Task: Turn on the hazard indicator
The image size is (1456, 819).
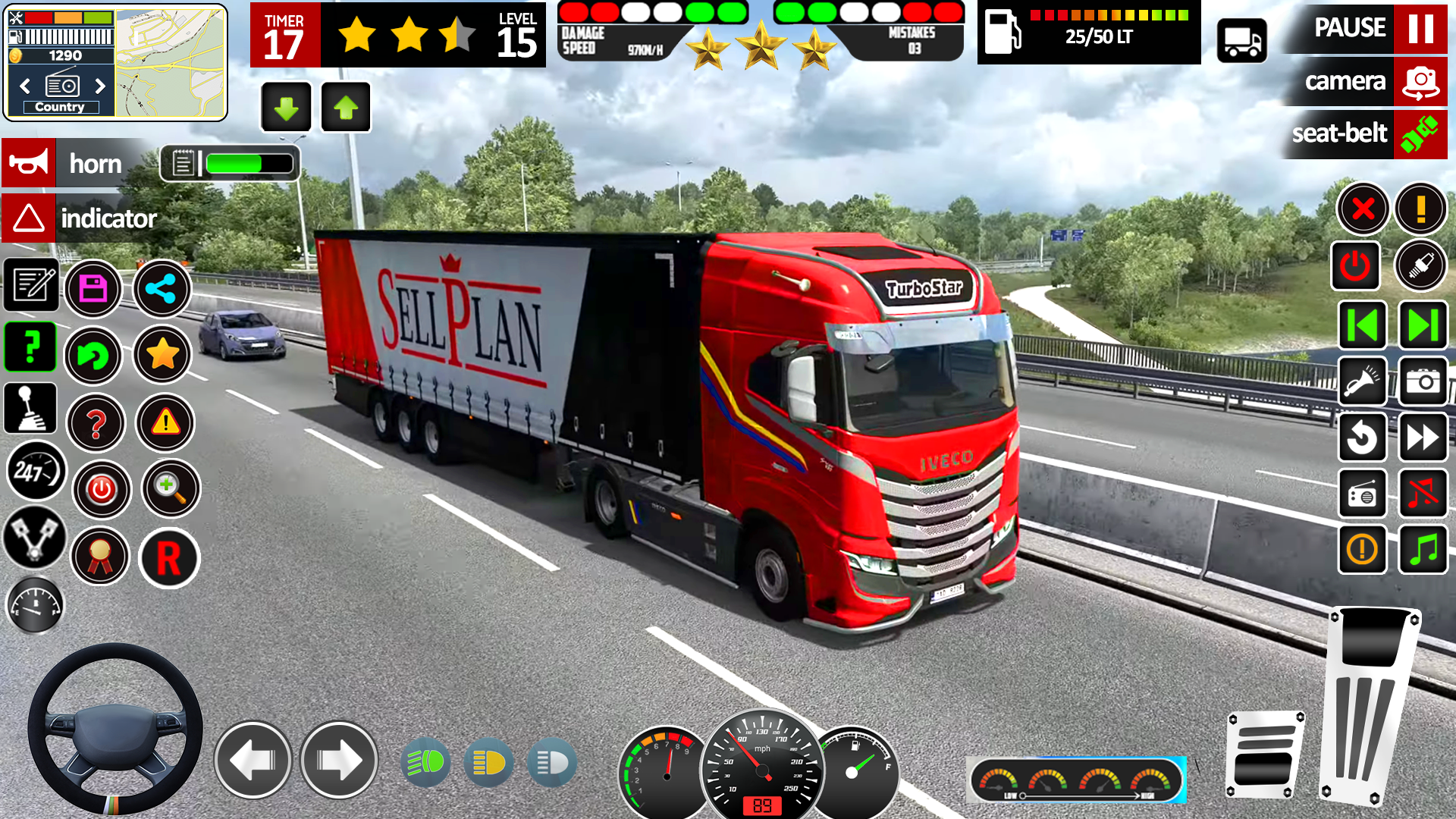Action: coord(29,218)
